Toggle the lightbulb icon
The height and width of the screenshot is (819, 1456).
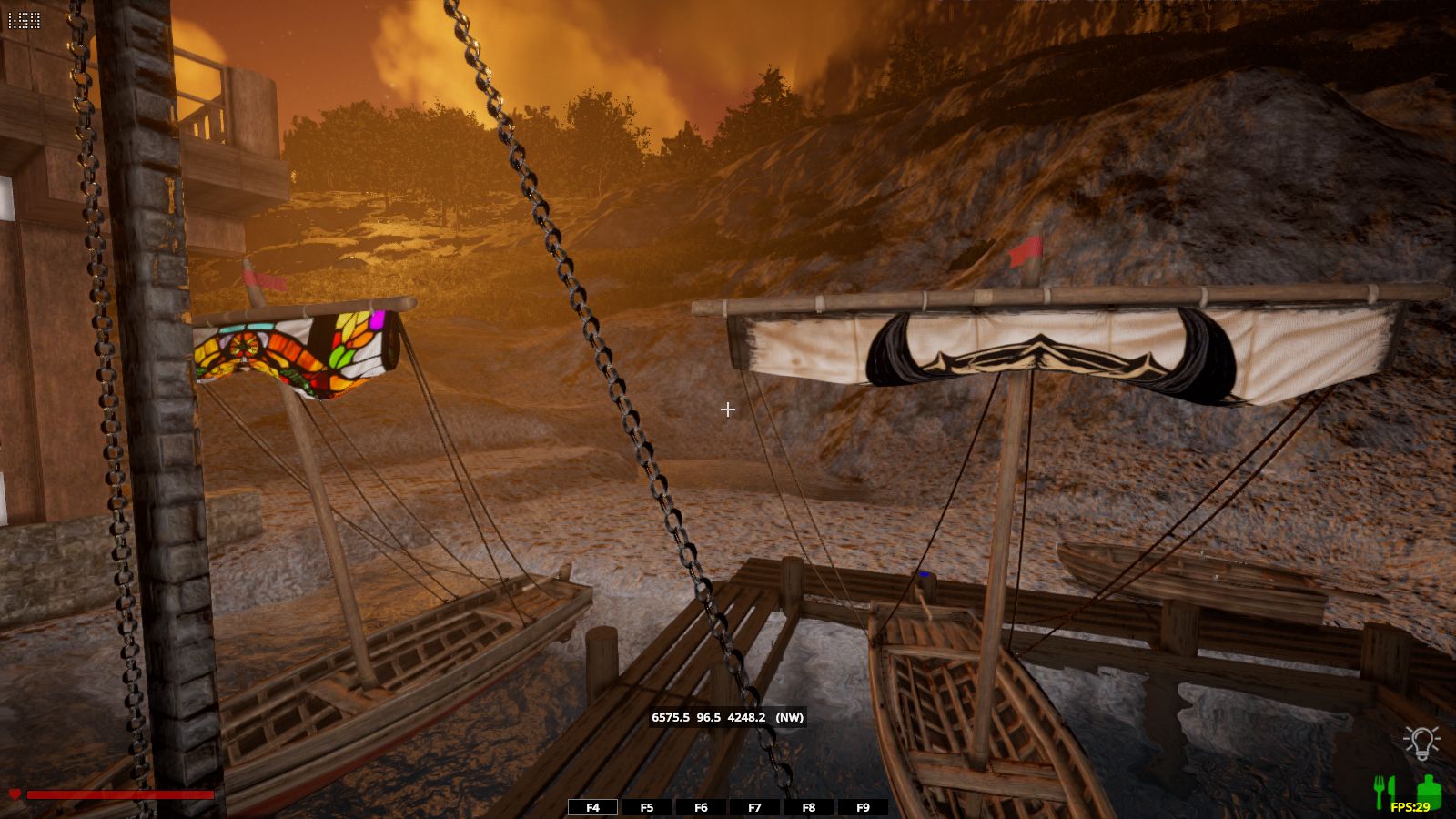tap(1421, 743)
